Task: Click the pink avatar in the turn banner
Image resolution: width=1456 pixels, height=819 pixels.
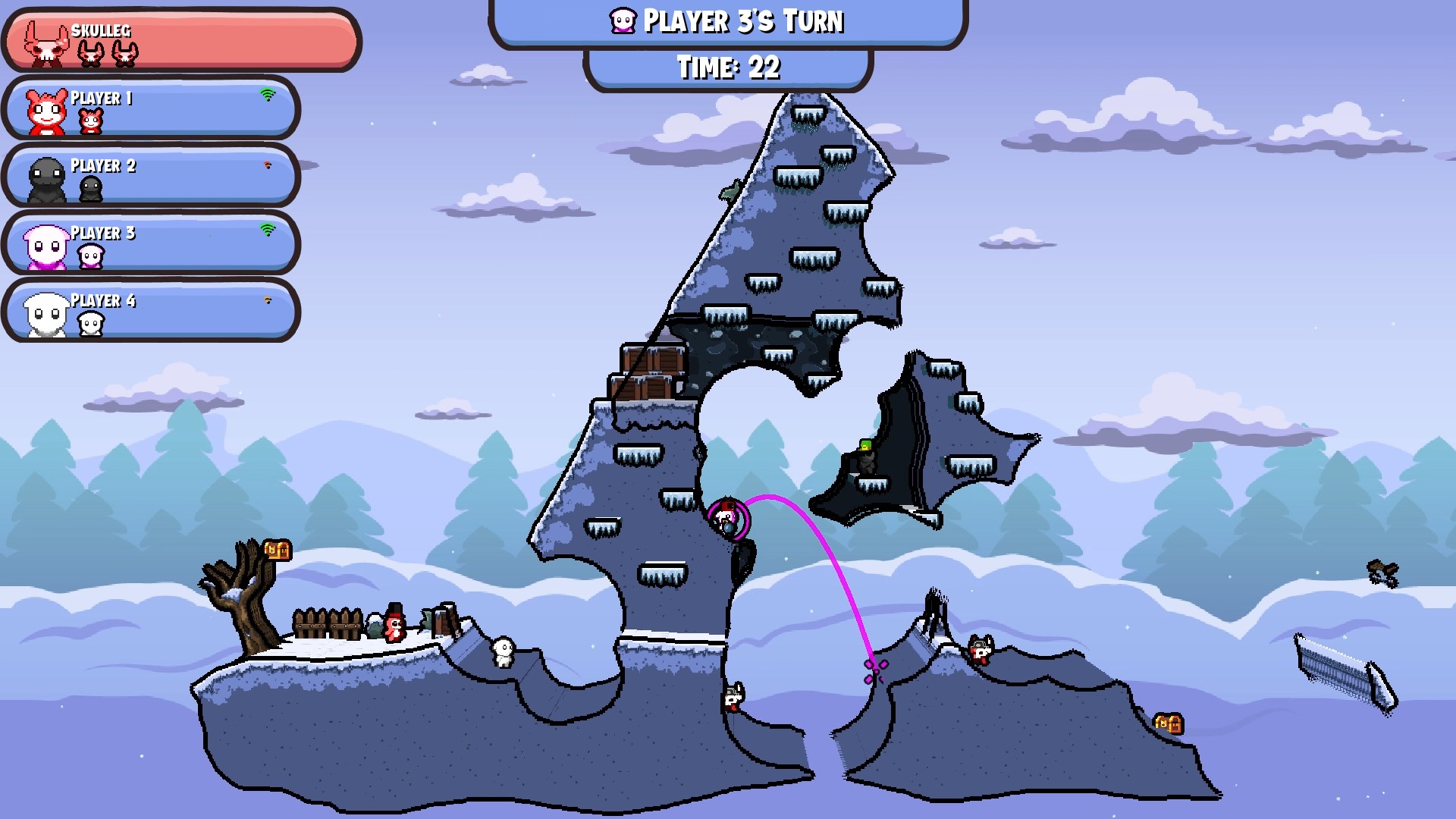Action: [620, 21]
